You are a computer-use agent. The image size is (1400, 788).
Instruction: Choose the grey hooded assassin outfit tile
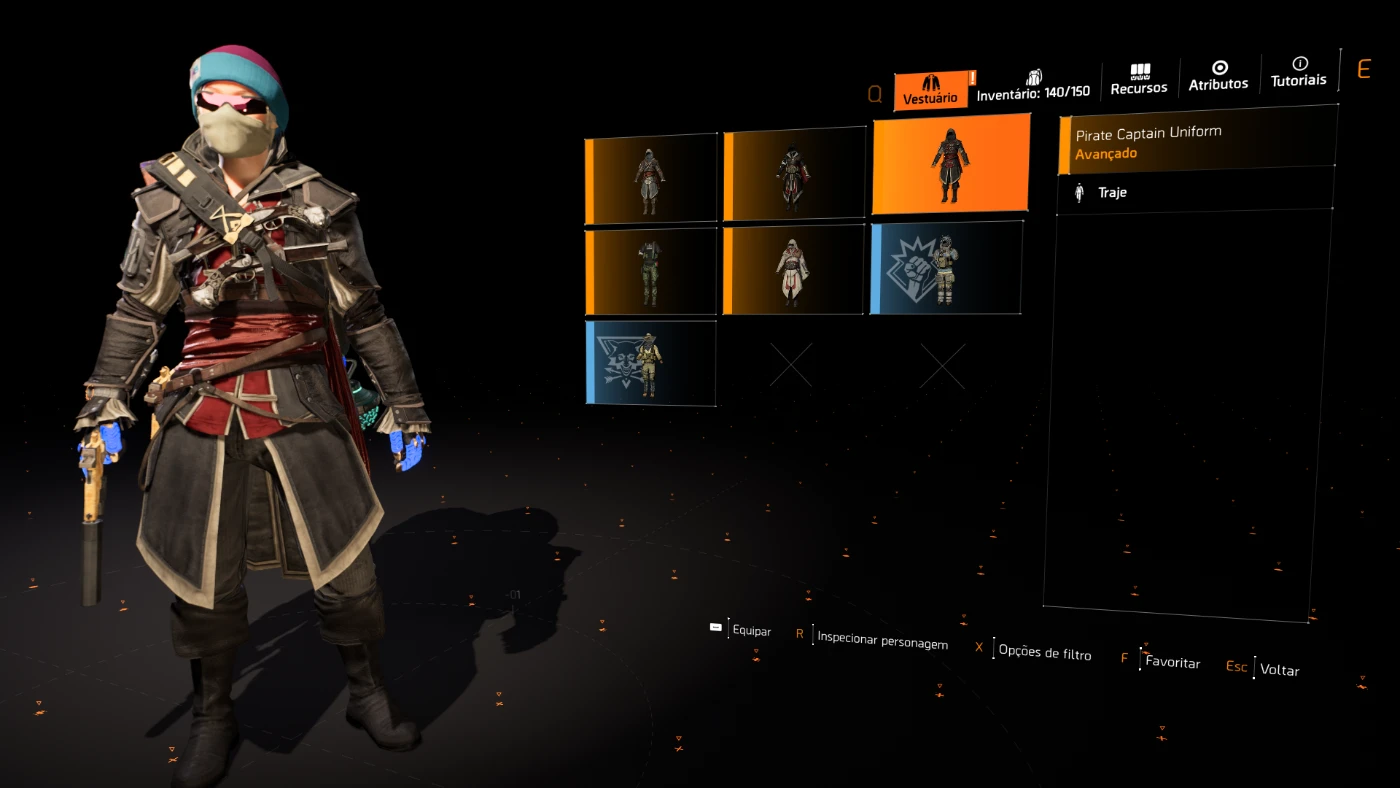651,179
